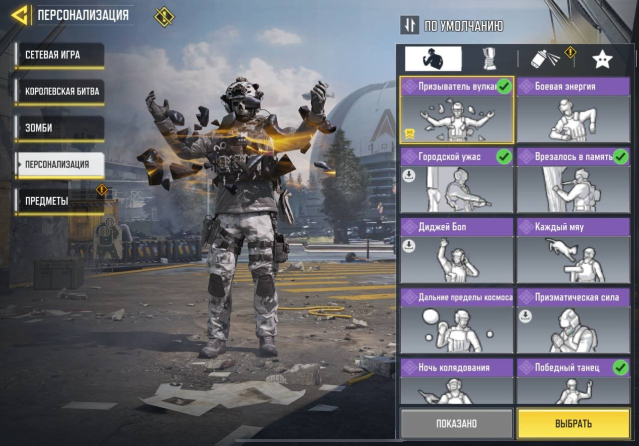The width and height of the screenshot is (639, 446).
Task: Open the Предметы menu entry
Action: 59,201
